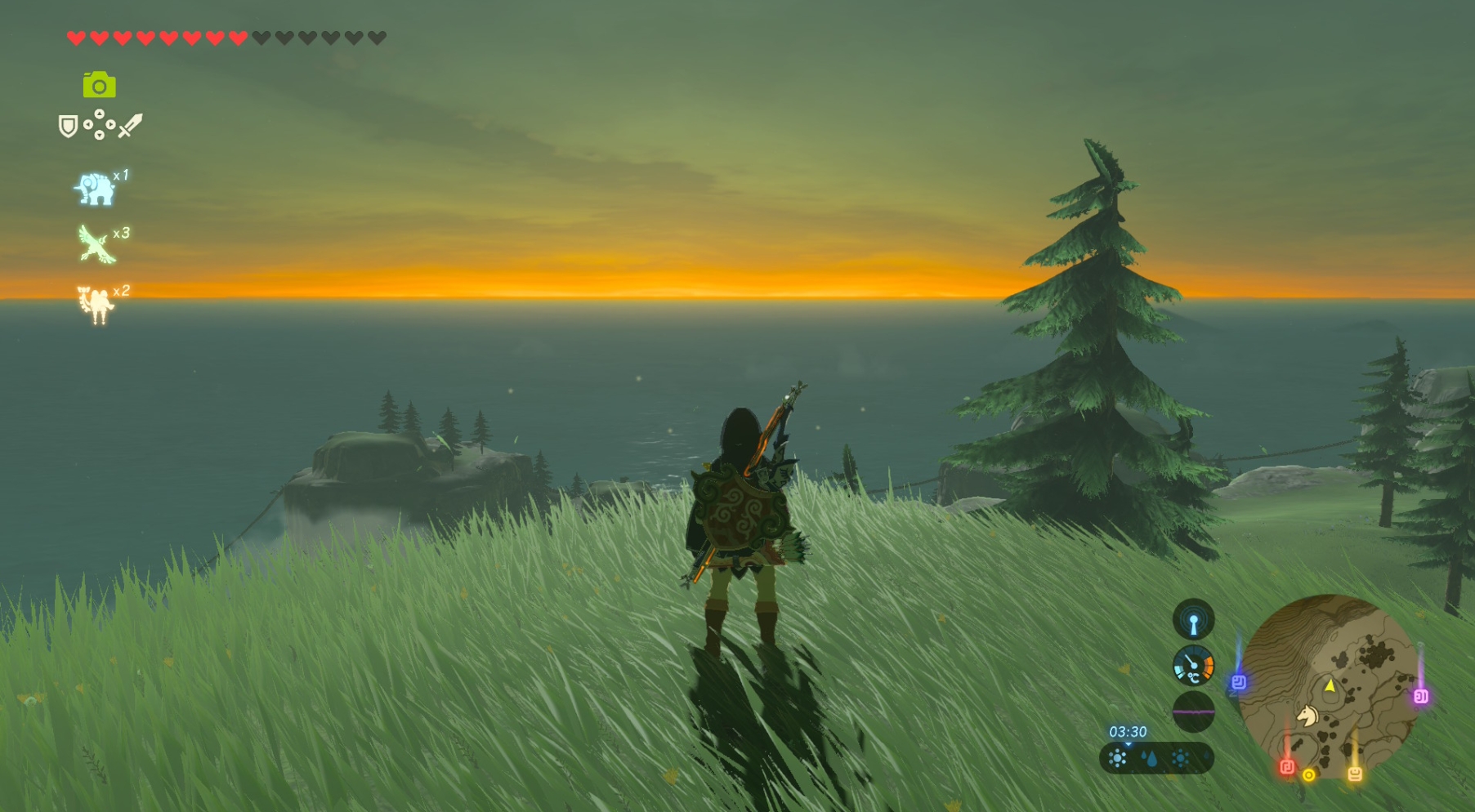Use the camel Urbosa's Fury ability
1475x812 pixels.
[x=96, y=304]
